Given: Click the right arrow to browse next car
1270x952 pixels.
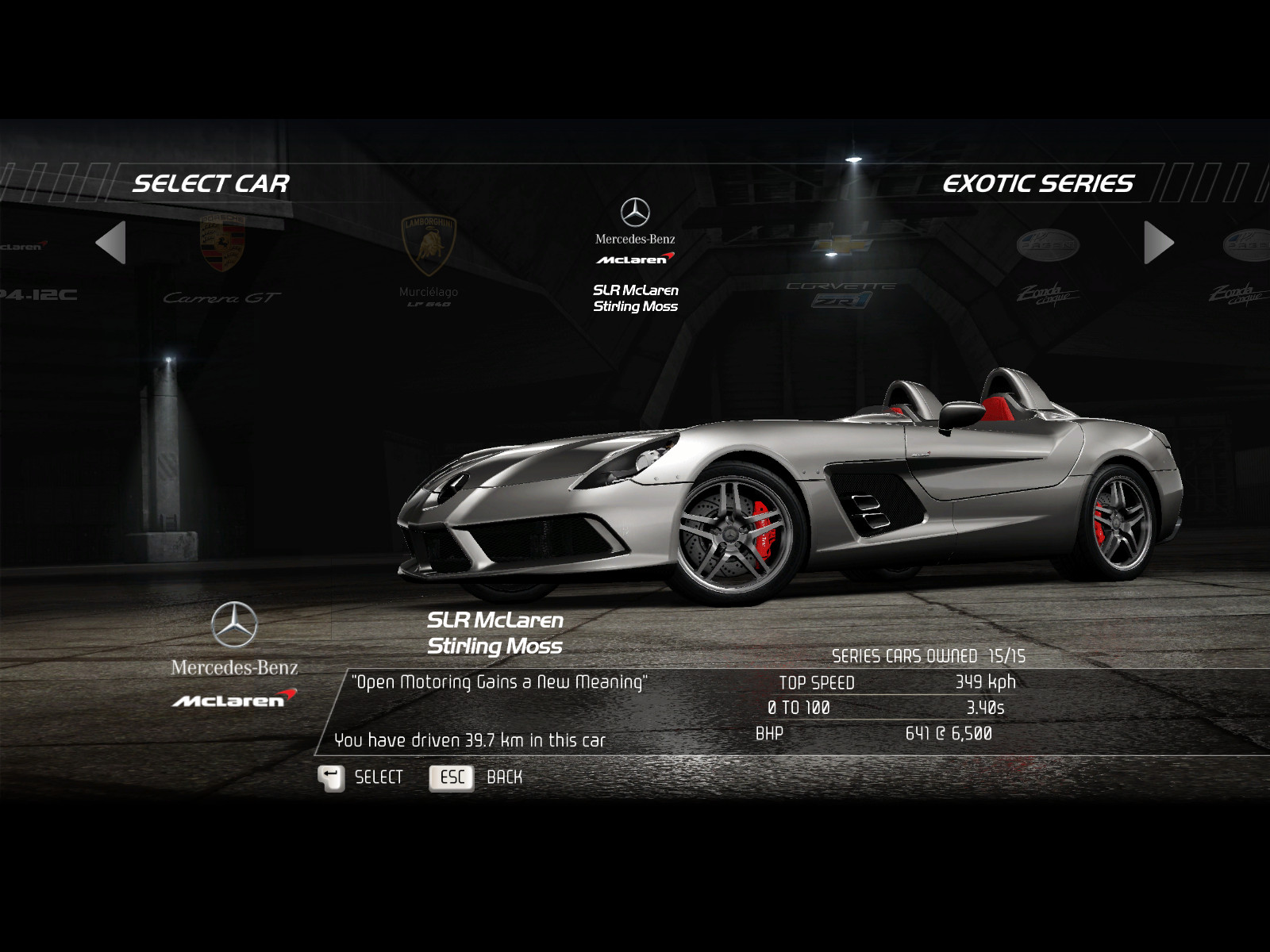Looking at the screenshot, I should point(1158,243).
